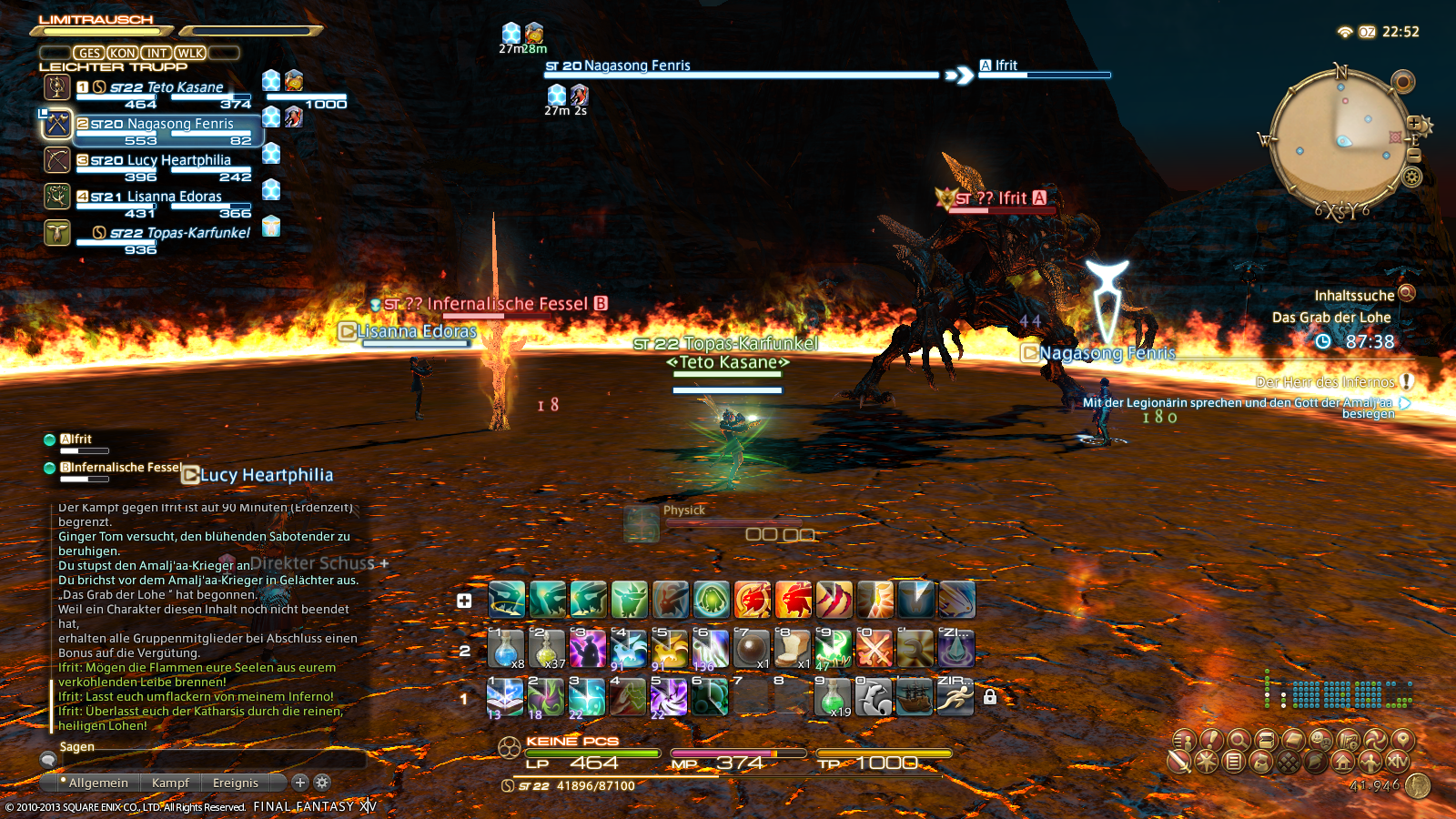The width and height of the screenshot is (1456, 819).
Task: Zoom out the minimap with the minus button
Action: click(1413, 156)
